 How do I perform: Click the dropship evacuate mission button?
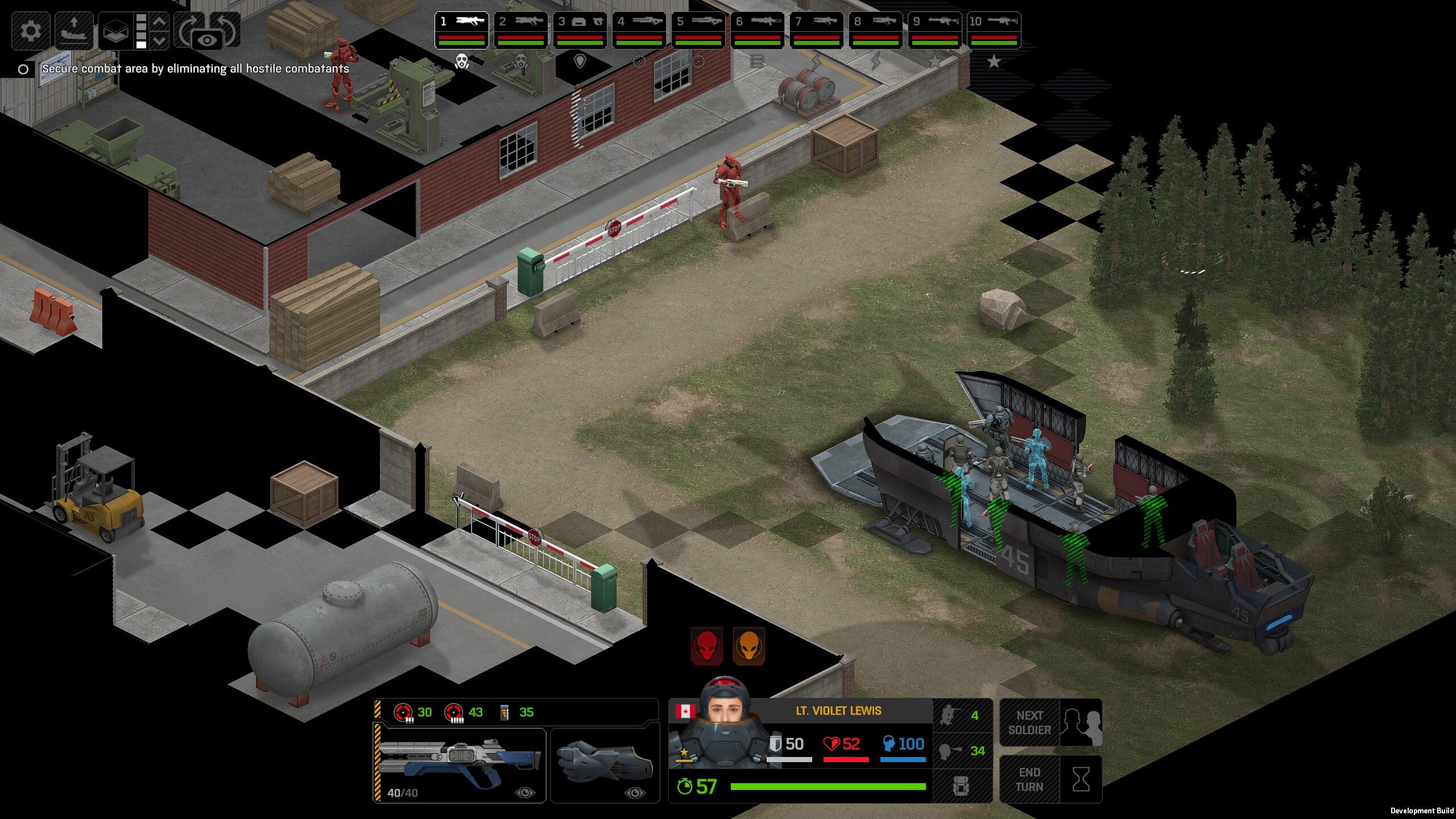[74, 30]
